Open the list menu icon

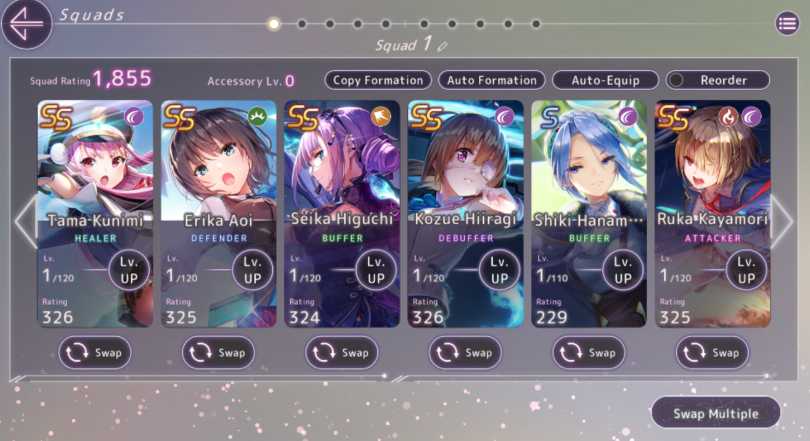(x=787, y=24)
